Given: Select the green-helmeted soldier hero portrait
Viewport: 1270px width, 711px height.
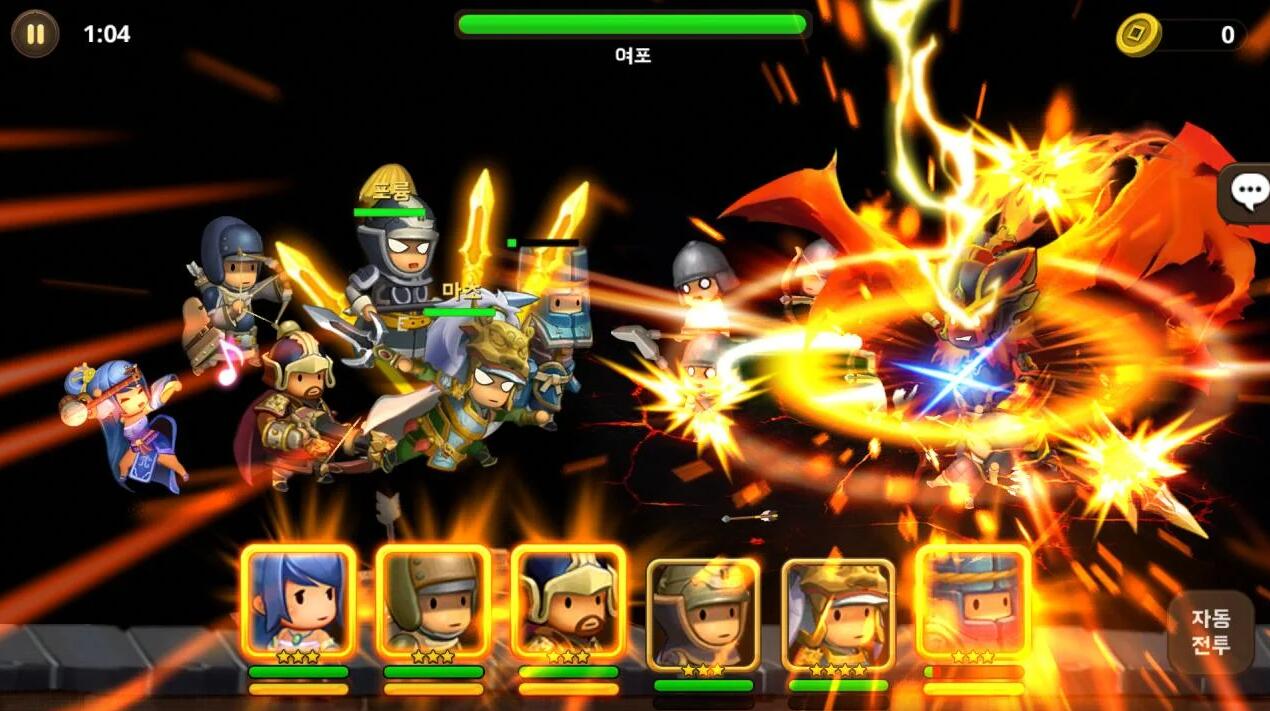Looking at the screenshot, I should tap(703, 612).
